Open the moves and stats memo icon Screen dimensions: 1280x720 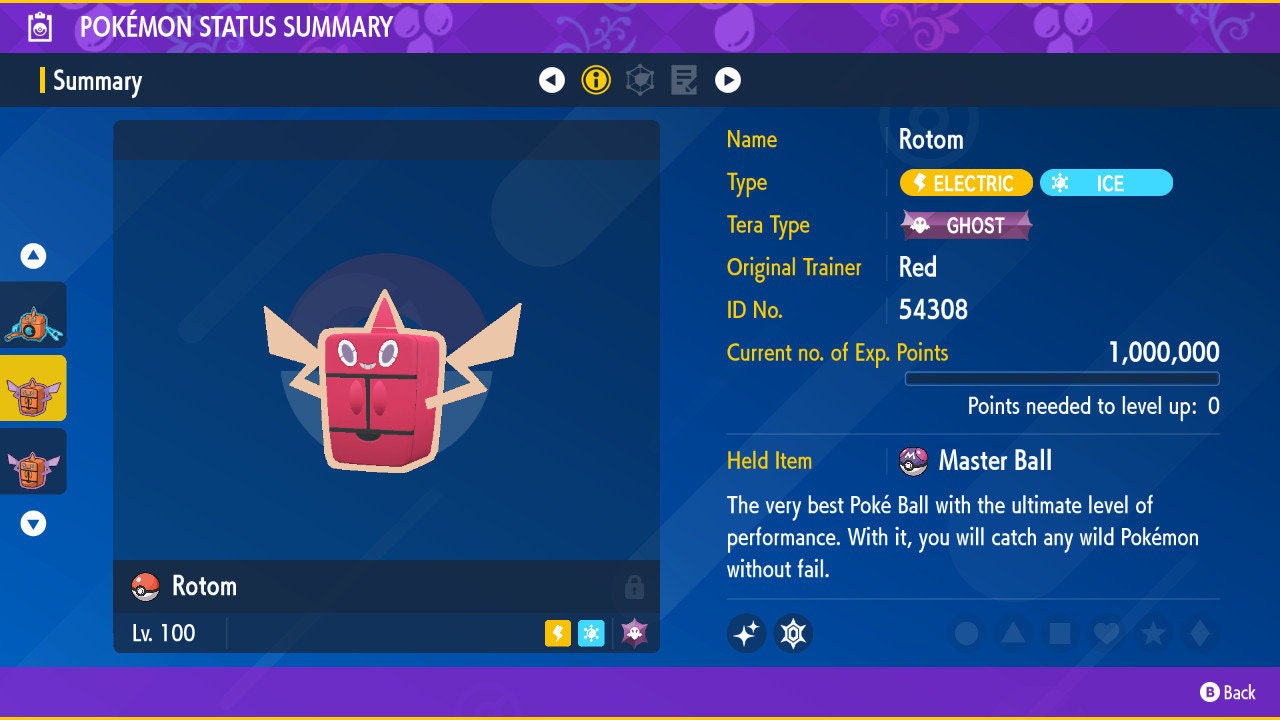684,79
